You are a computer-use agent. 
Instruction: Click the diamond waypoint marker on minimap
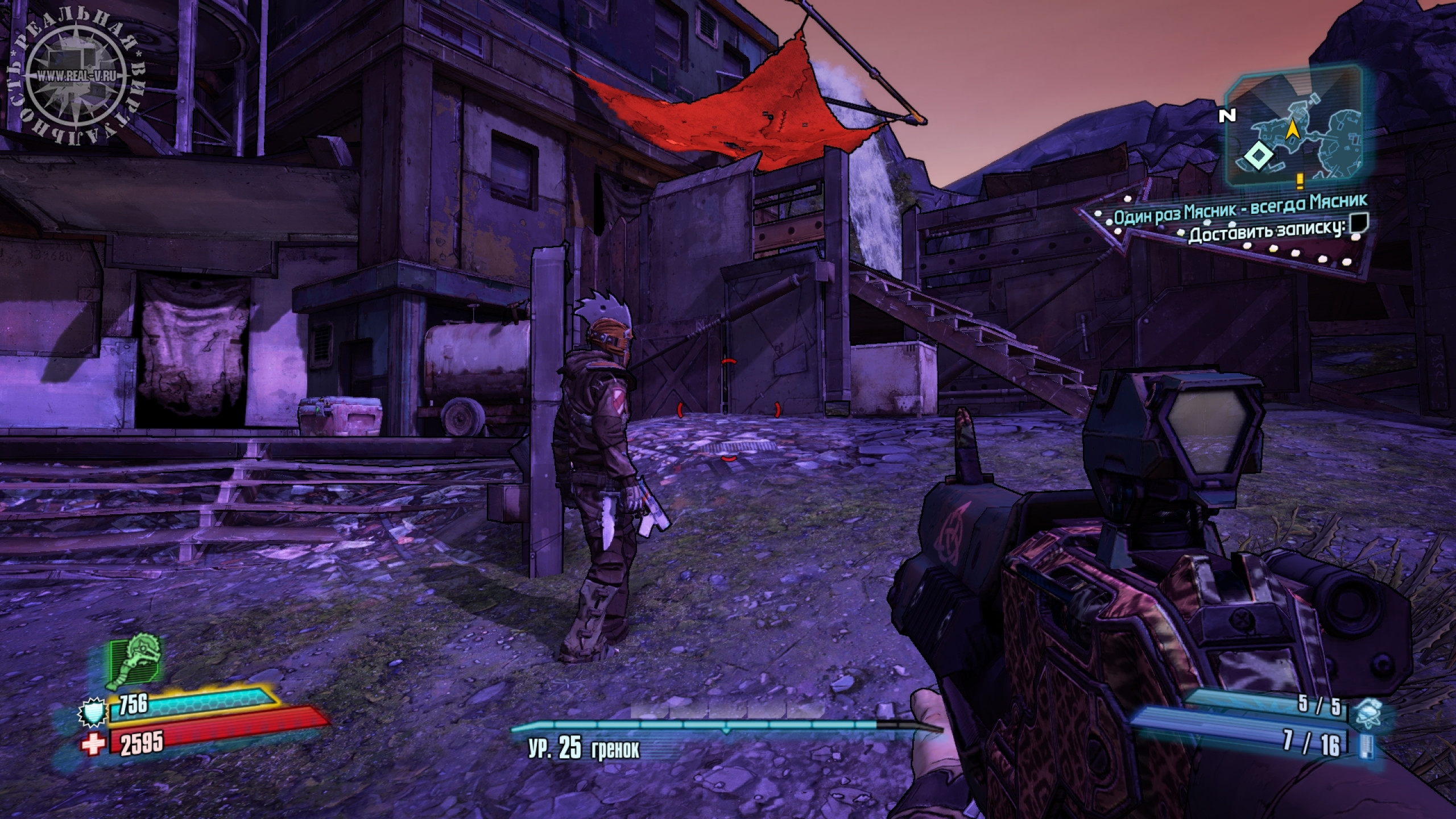tap(1258, 156)
